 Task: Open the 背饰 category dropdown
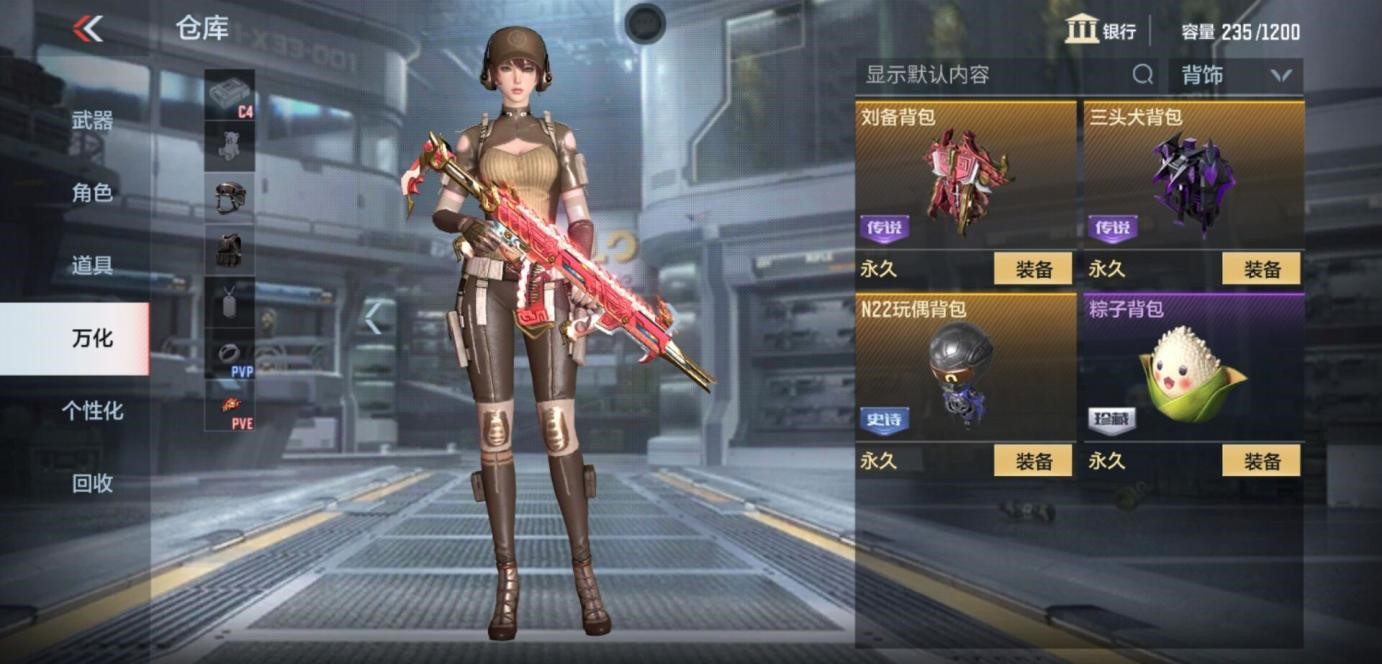pos(1235,75)
